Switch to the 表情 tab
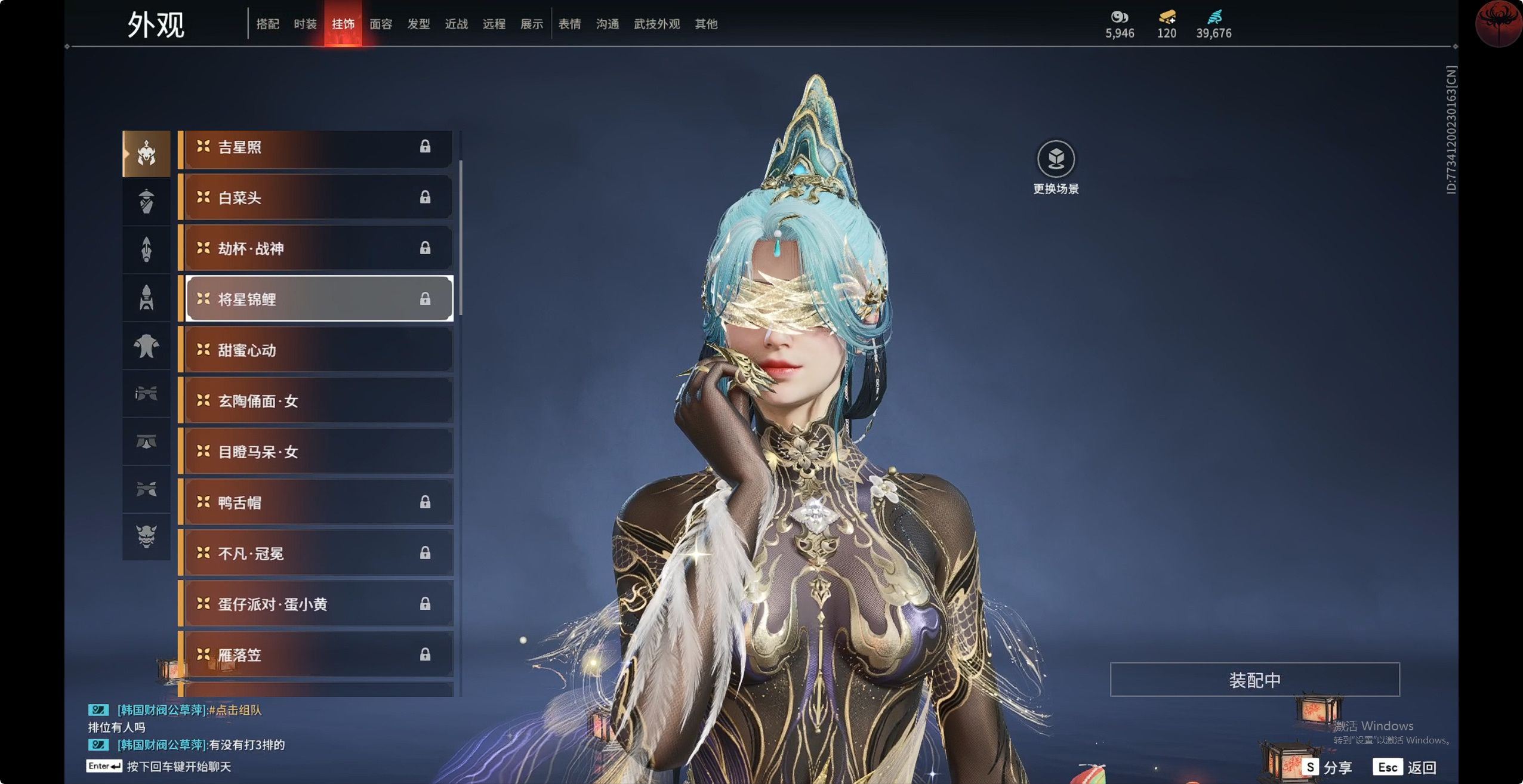This screenshot has width=1523, height=784. coord(569,24)
